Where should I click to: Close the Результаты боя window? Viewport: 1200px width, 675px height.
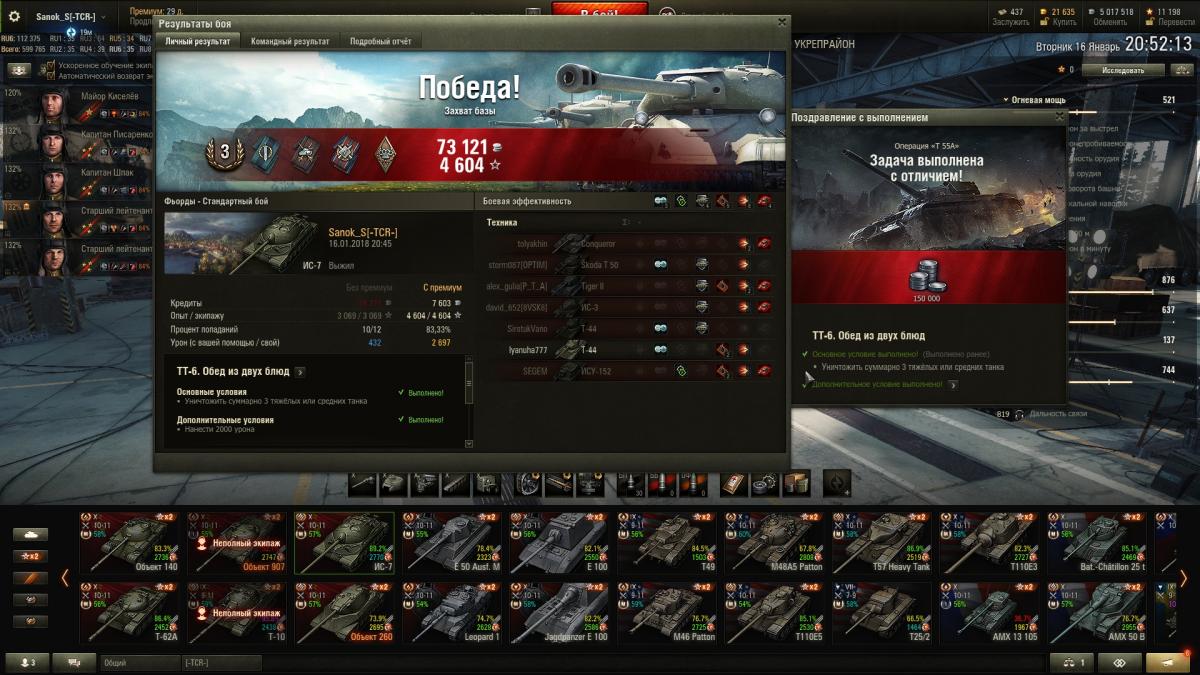point(779,22)
